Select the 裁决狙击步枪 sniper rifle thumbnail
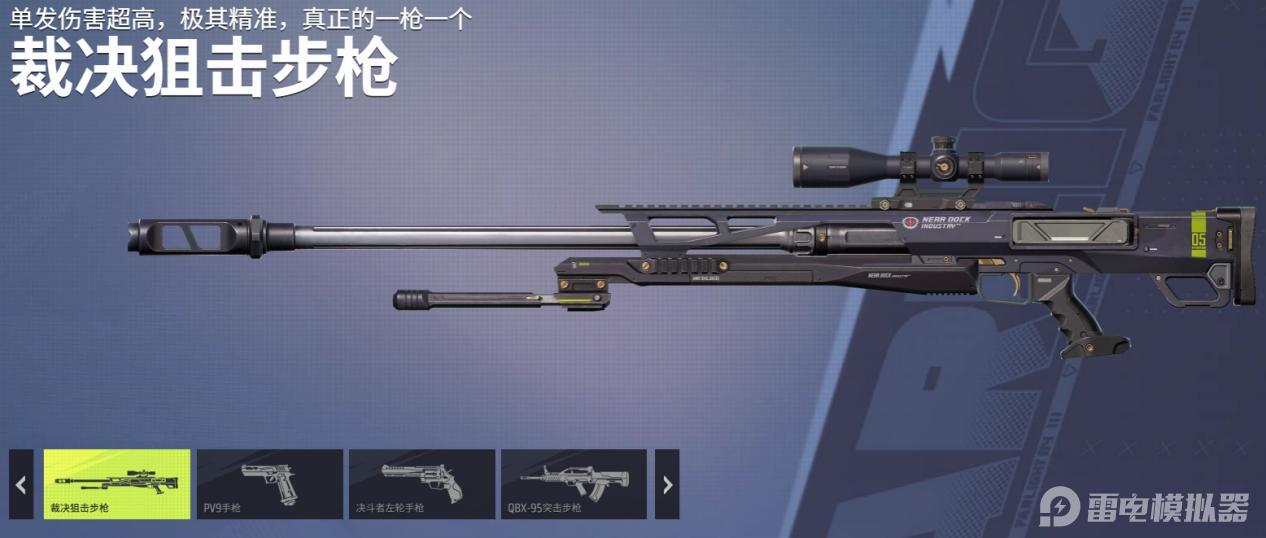1266x538 pixels. pos(117,484)
